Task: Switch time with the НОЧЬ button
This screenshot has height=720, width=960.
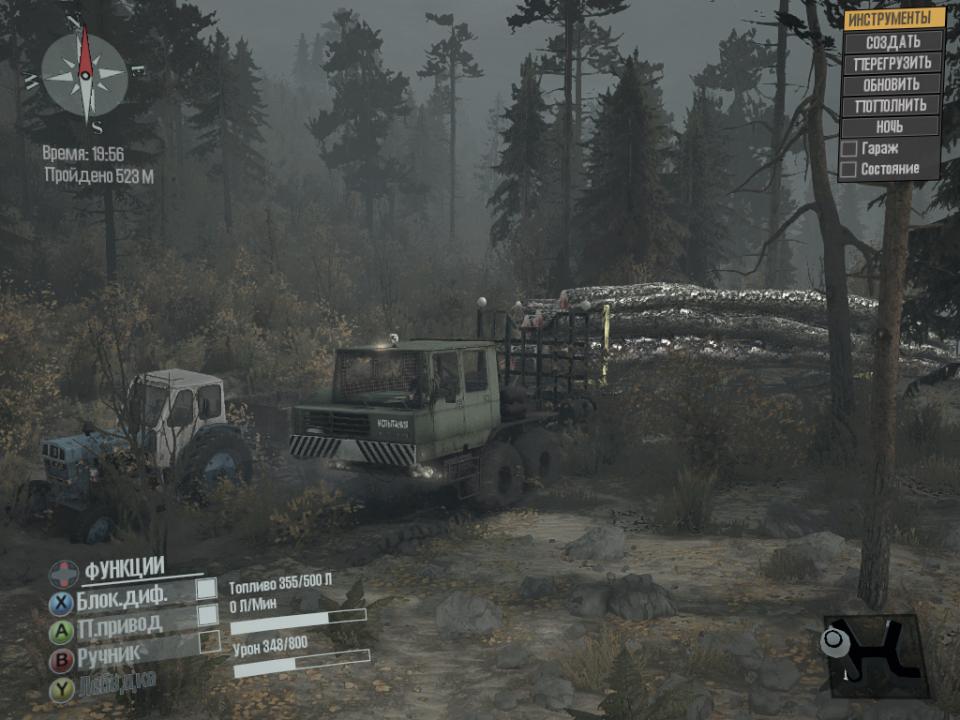Action: tap(890, 127)
